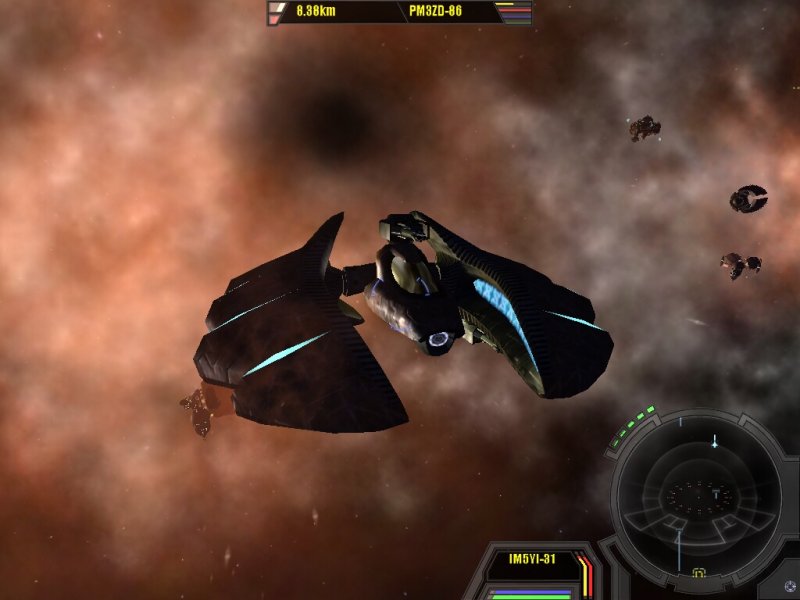This screenshot has width=800, height=600.
Task: Click the IM5YI-31 ship name panel
Action: 532,559
